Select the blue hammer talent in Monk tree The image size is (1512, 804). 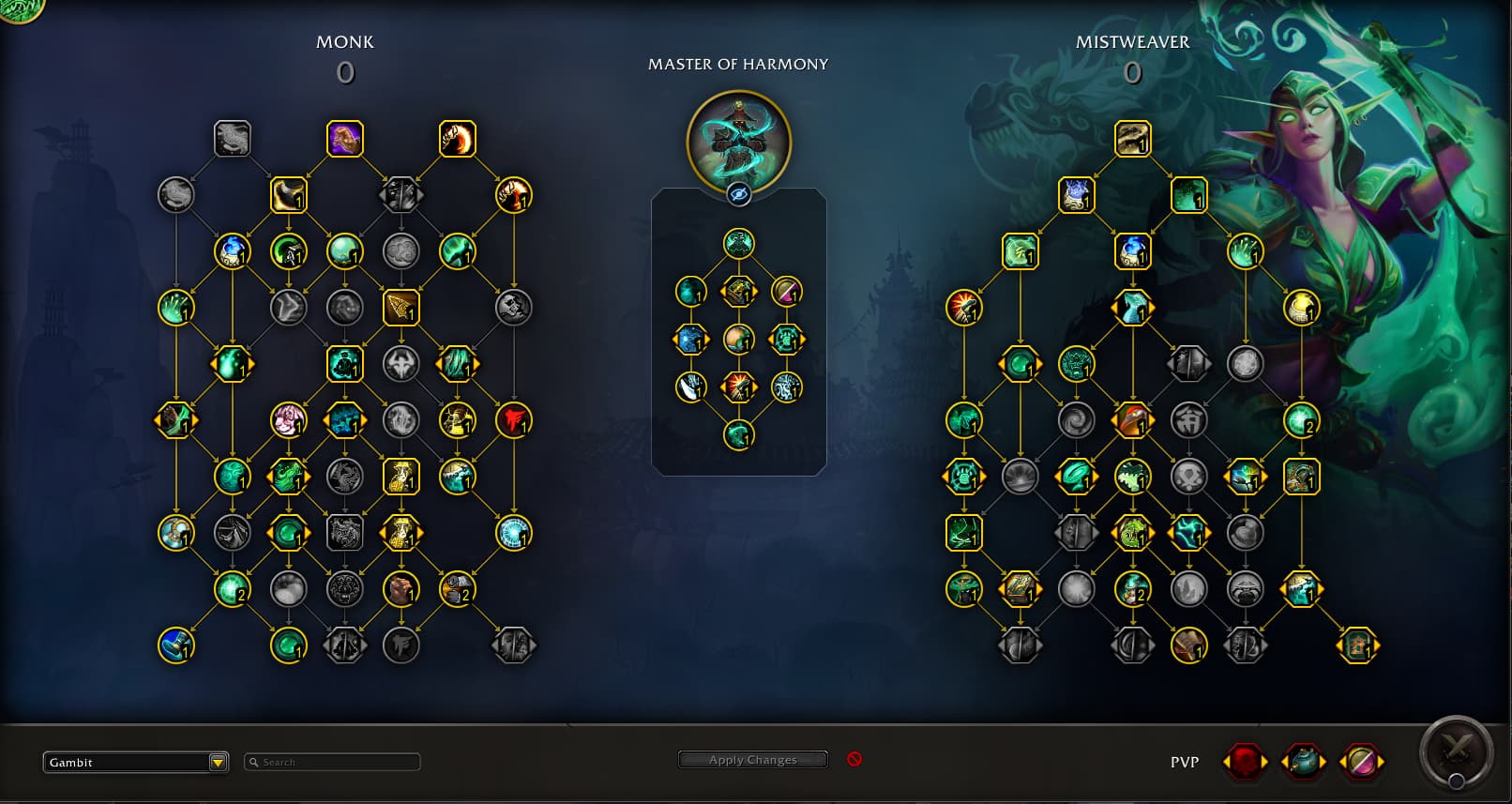point(176,645)
